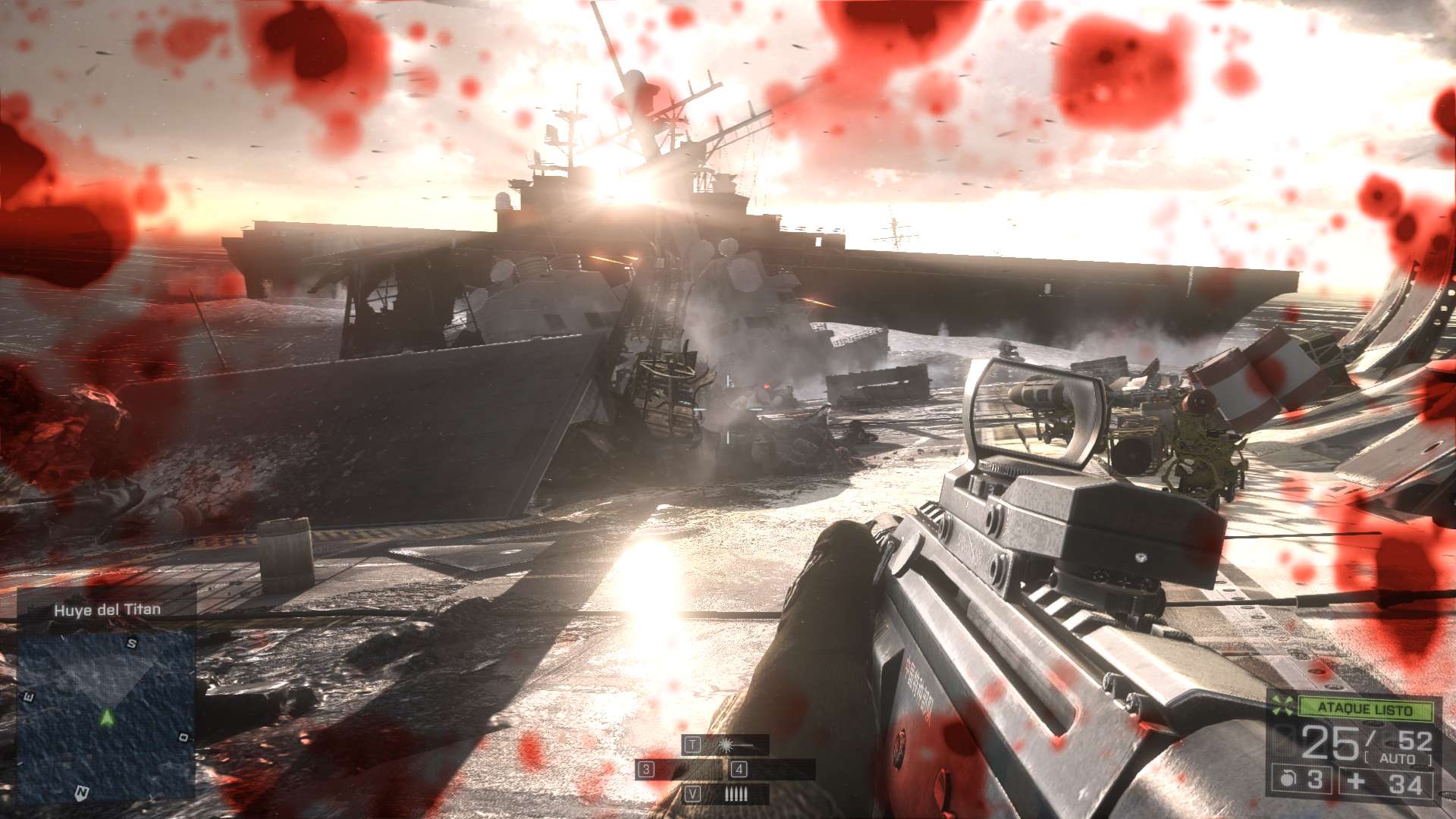The width and height of the screenshot is (1456, 819).
Task: Click the minimap in the corner
Action: pyautogui.click(x=105, y=713)
